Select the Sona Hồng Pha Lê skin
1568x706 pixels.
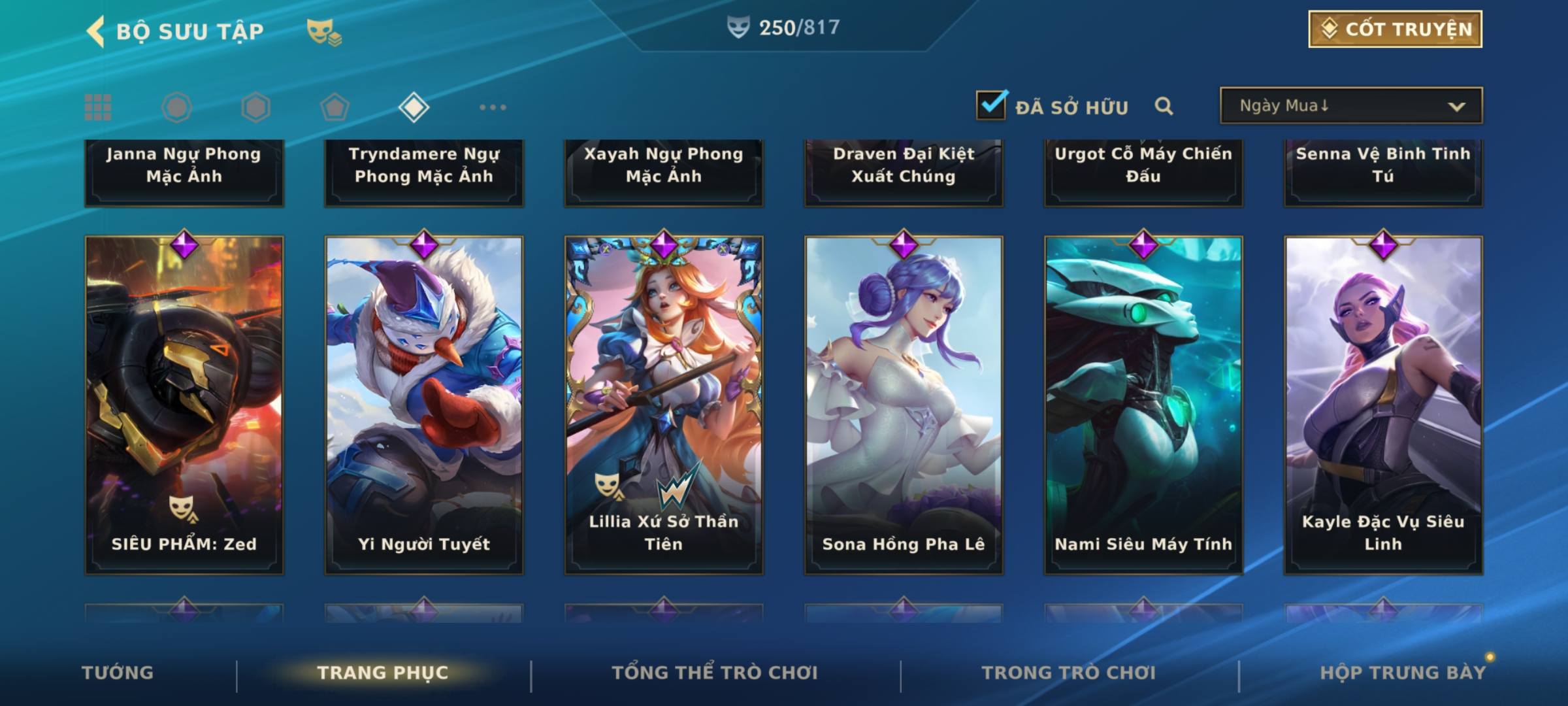[904, 405]
